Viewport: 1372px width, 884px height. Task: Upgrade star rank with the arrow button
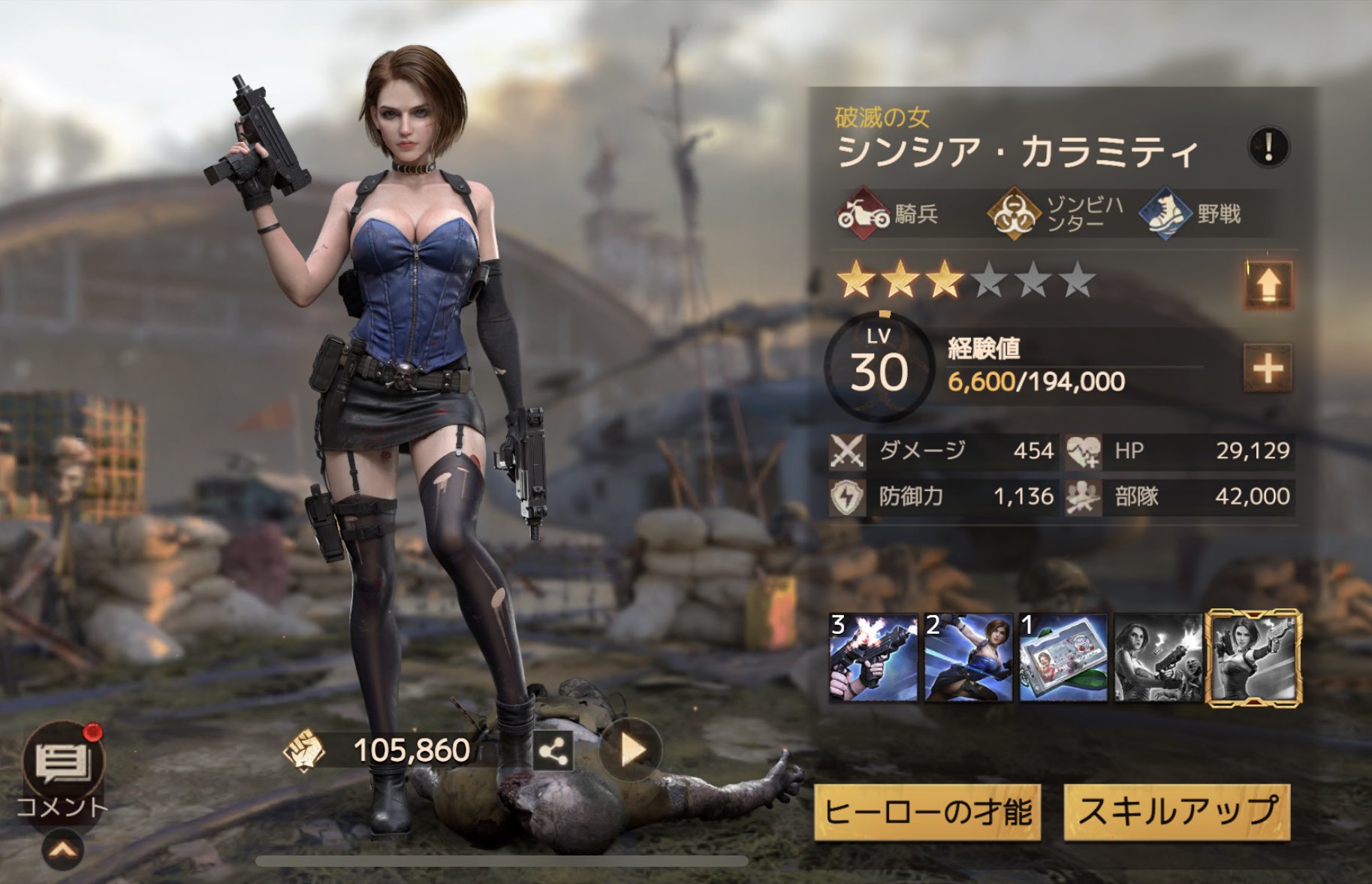1268,285
